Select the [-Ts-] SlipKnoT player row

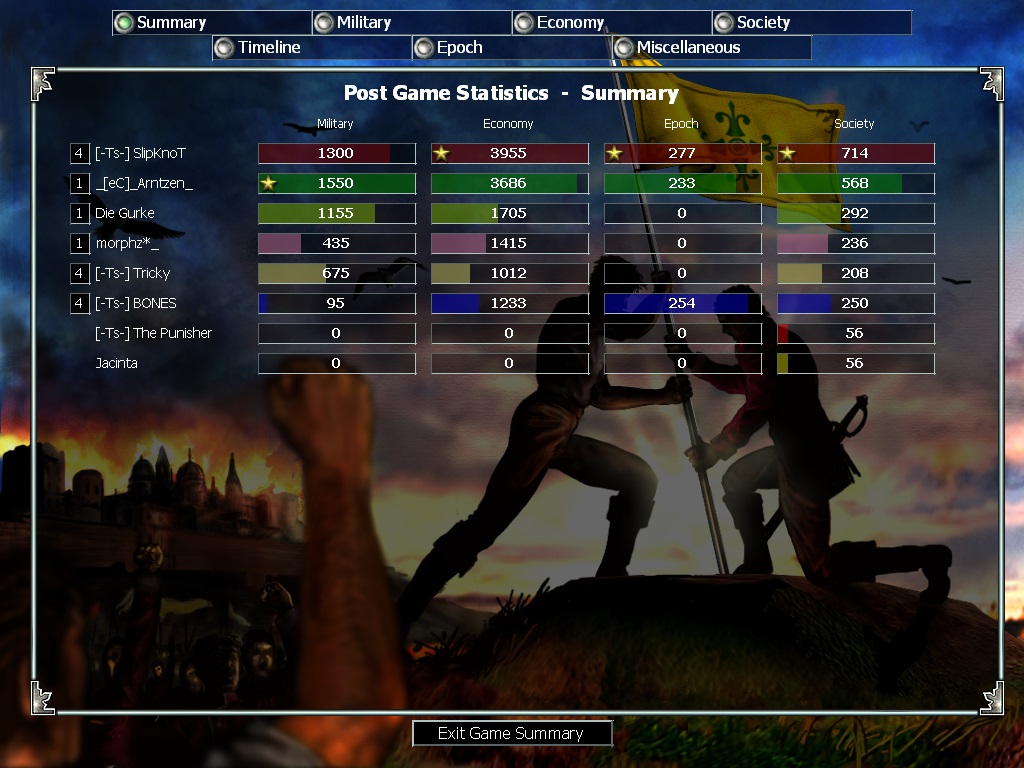coord(140,154)
